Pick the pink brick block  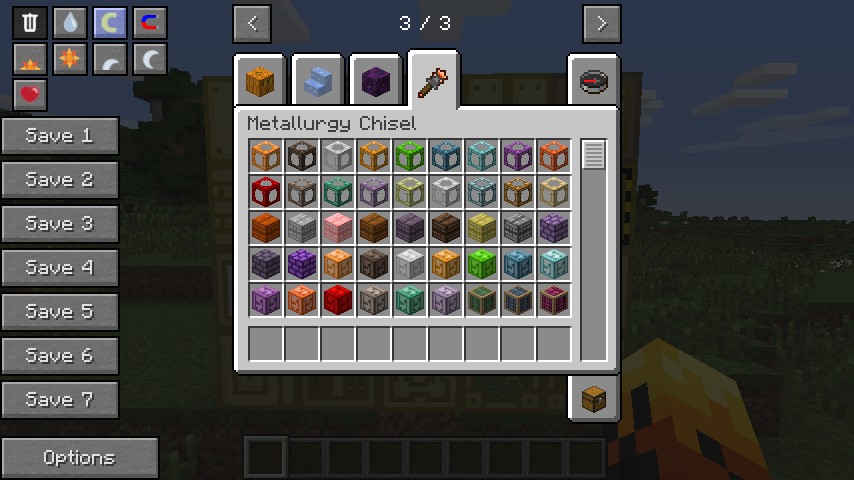[x=338, y=228]
